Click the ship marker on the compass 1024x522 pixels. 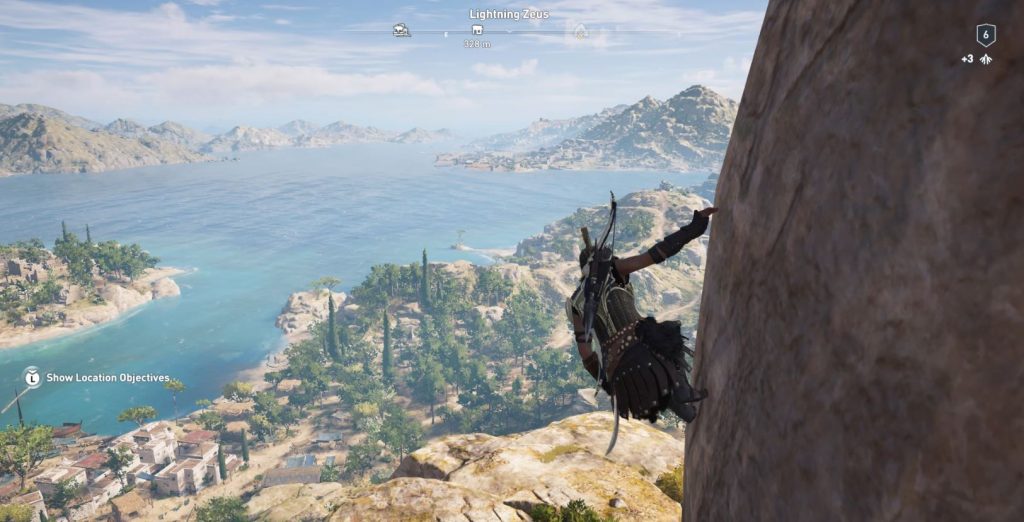401,30
